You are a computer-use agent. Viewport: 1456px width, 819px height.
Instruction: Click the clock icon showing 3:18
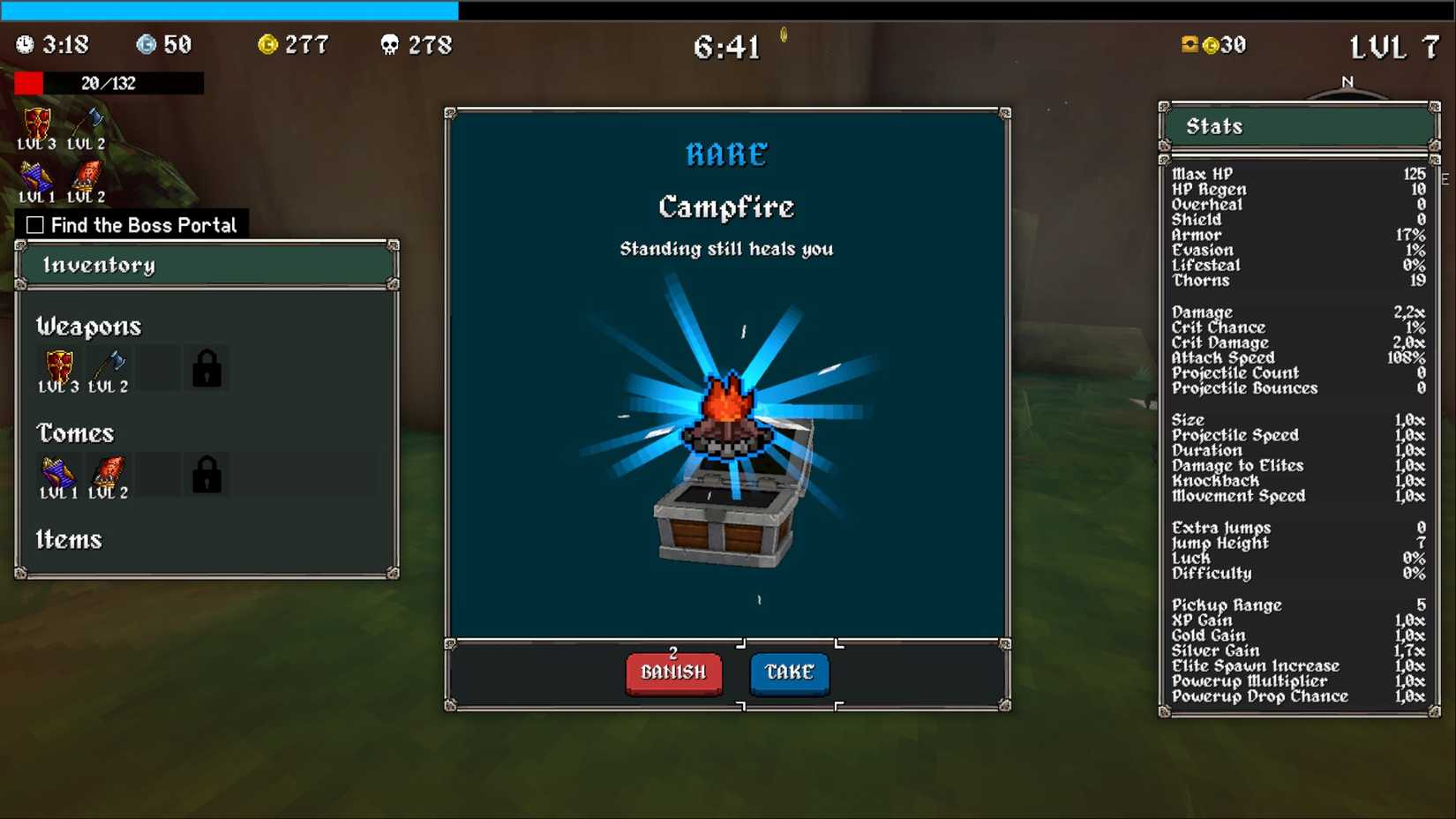point(26,44)
